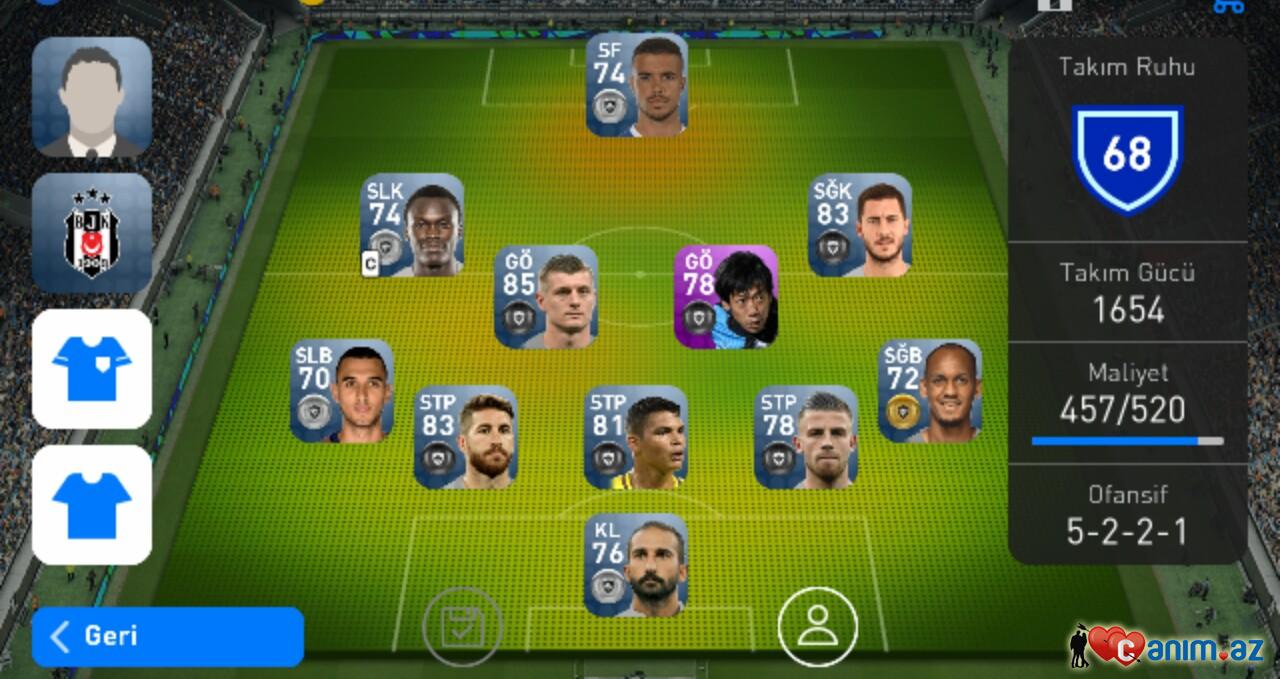The width and height of the screenshot is (1280, 679).
Task: Pick the SĞB 72 right back card
Action: click(x=930, y=391)
